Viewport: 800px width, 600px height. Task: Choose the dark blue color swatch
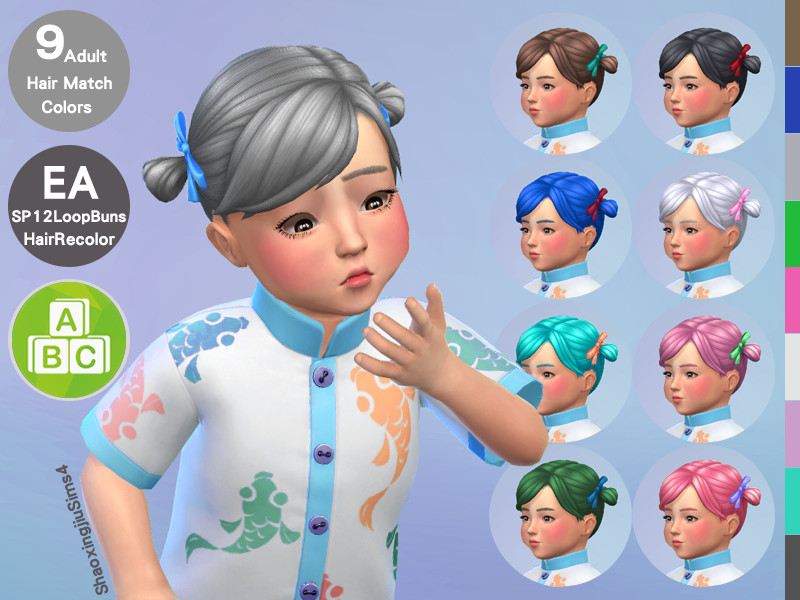(x=792, y=100)
